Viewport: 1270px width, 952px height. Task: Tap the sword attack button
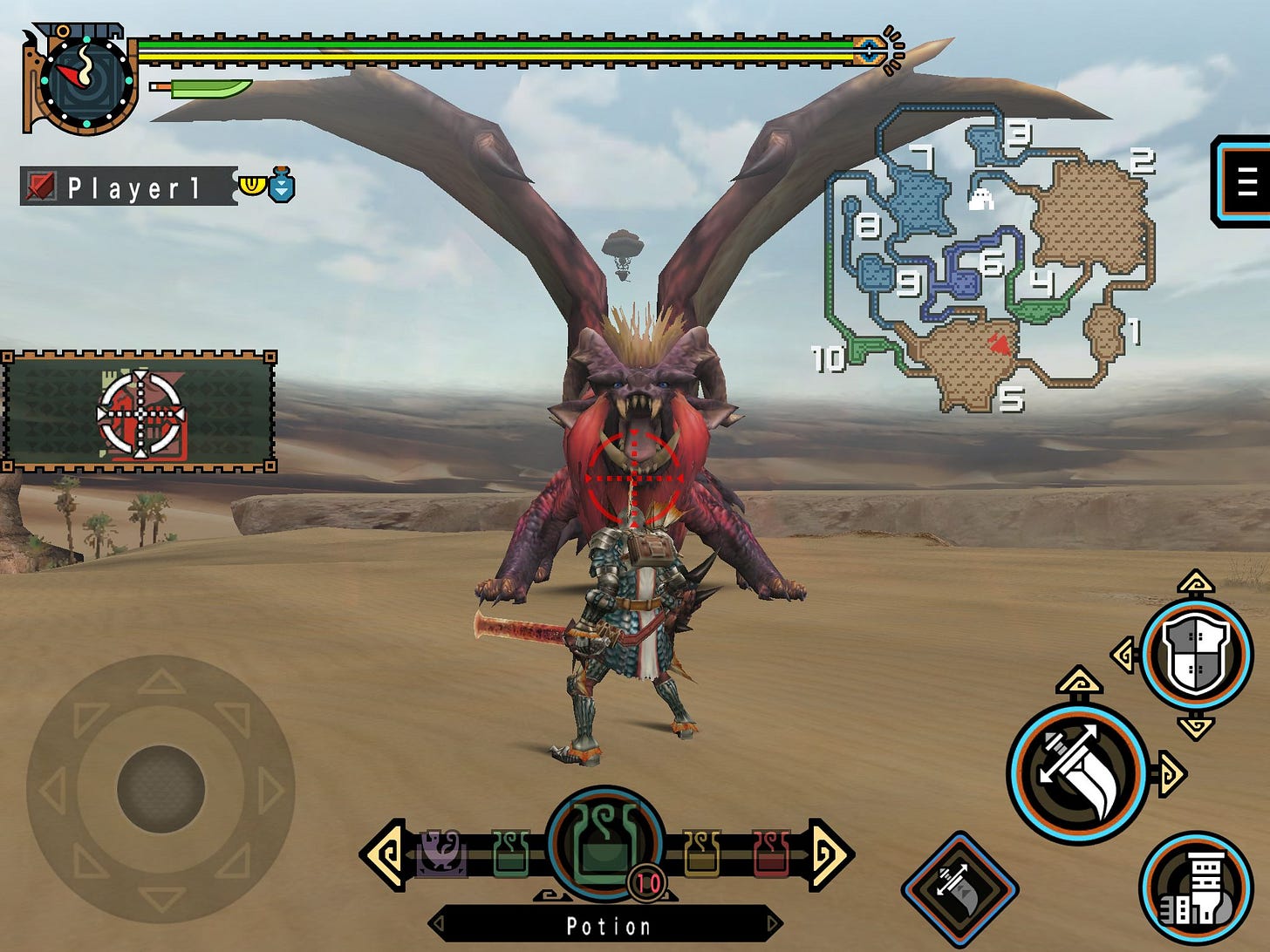tap(1077, 769)
